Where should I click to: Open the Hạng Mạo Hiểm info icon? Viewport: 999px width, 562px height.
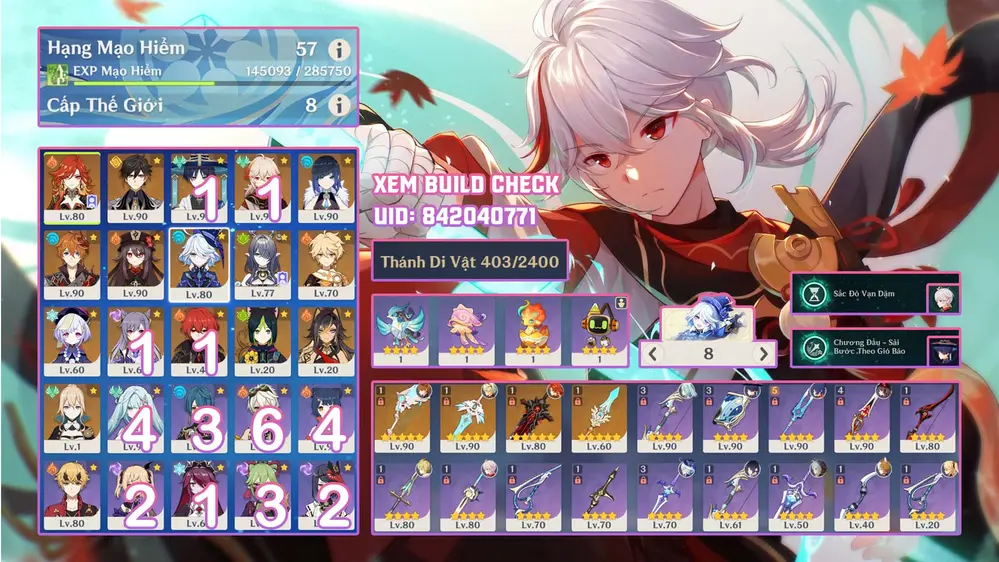[x=340, y=49]
